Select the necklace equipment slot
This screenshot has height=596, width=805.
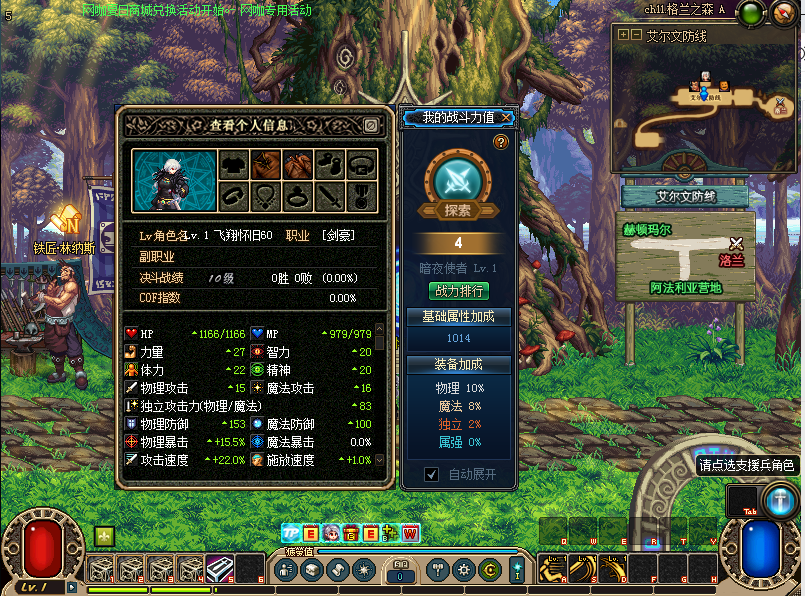point(266,195)
